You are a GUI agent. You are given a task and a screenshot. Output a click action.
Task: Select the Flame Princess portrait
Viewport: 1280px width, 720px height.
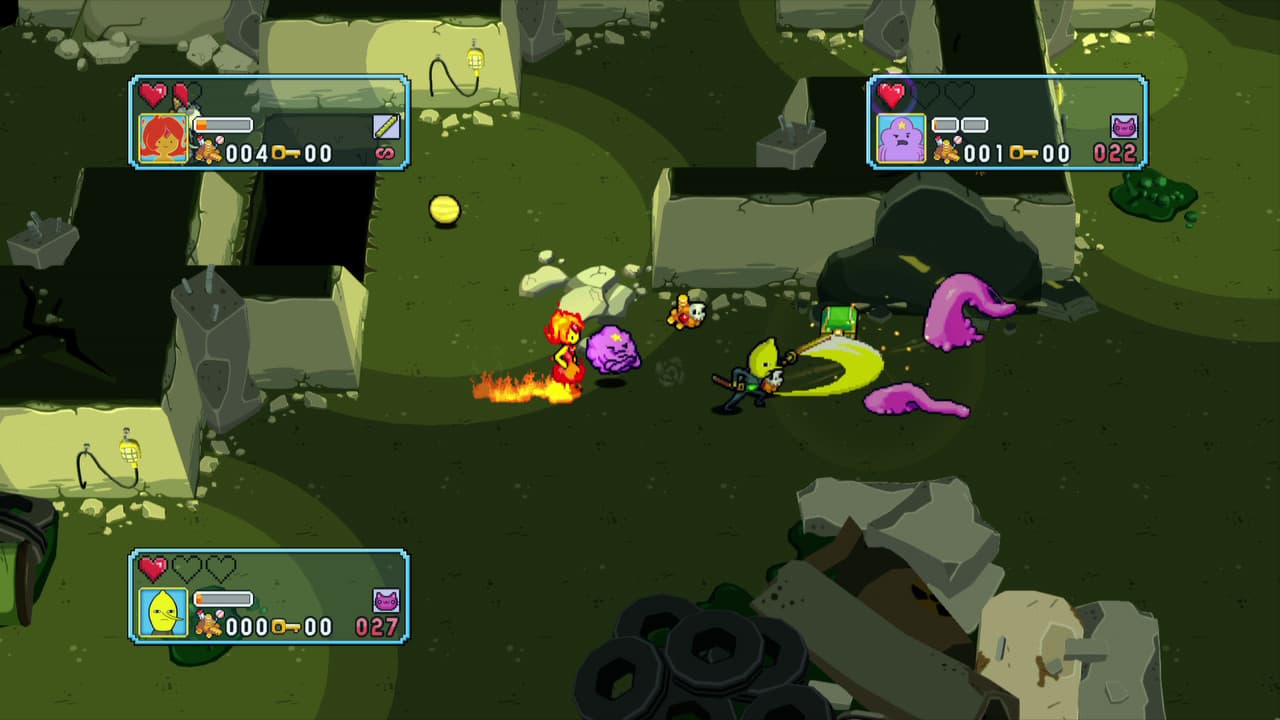(163, 139)
